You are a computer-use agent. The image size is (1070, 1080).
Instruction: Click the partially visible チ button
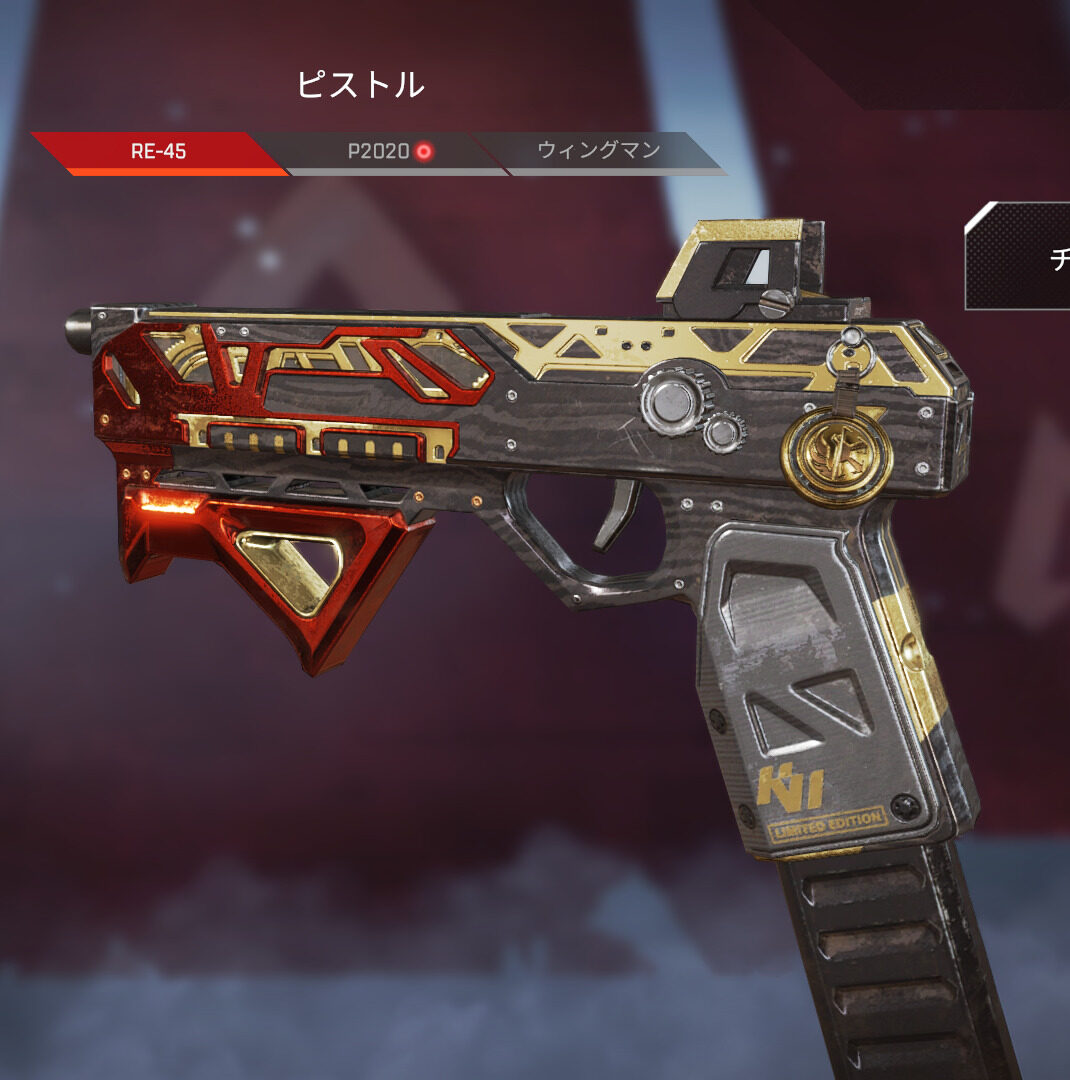[1020, 256]
